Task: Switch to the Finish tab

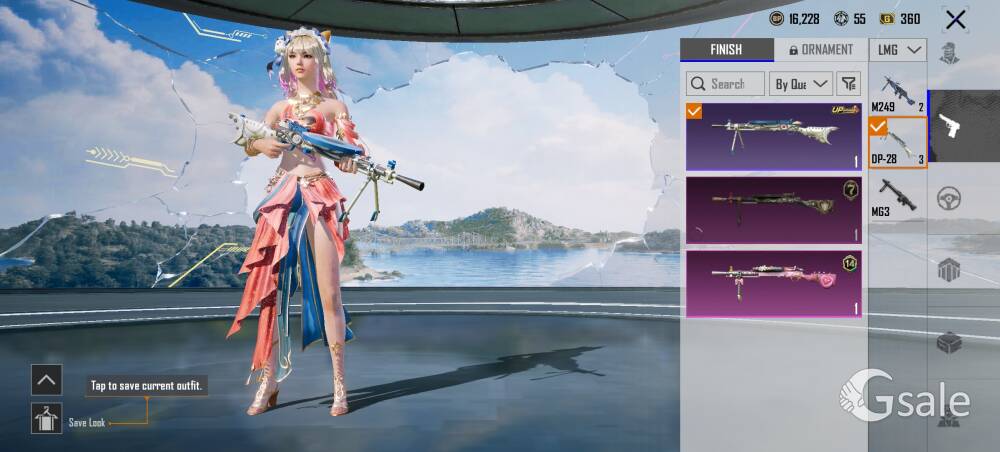Action: pos(726,50)
